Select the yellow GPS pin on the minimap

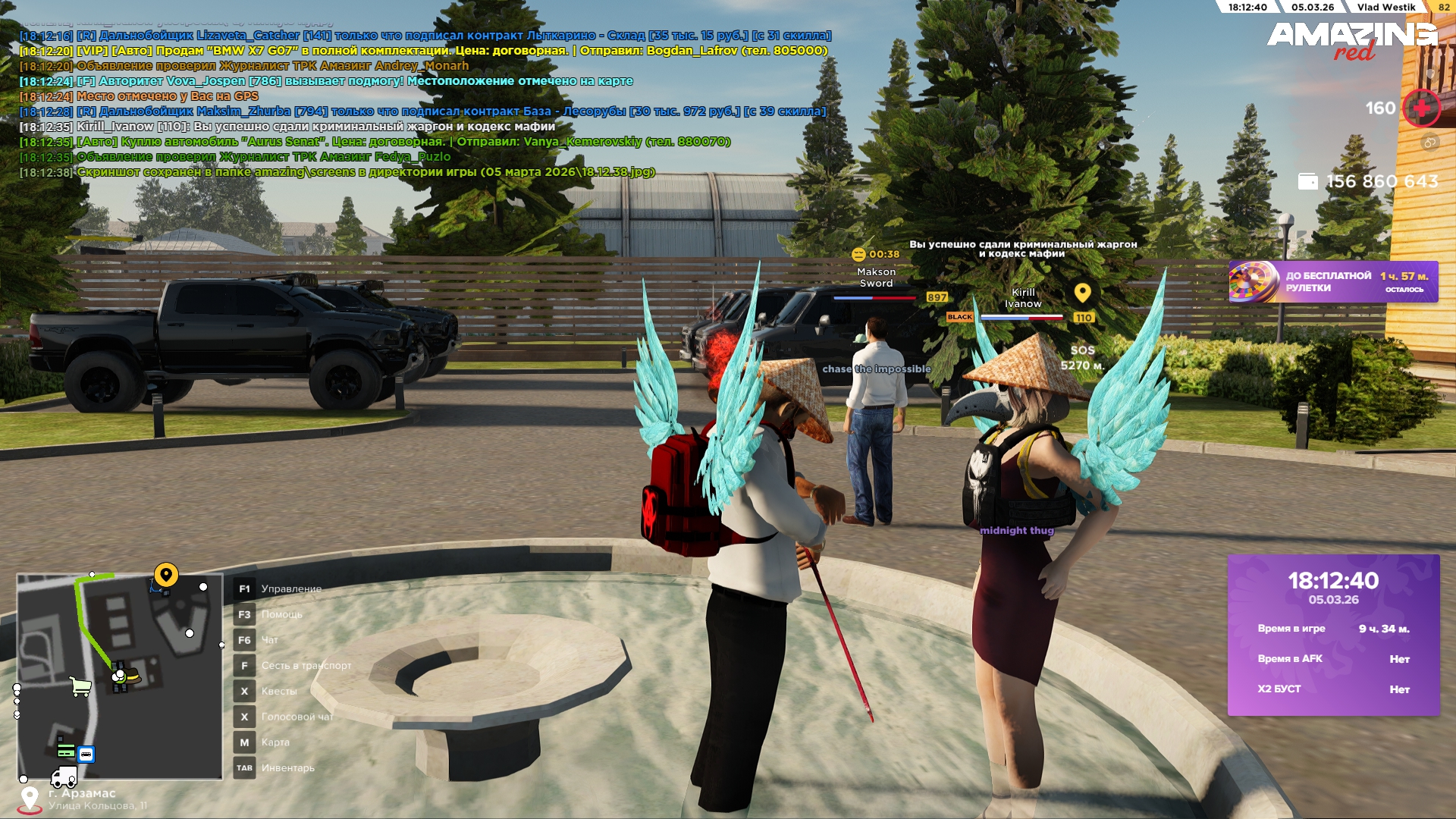166,575
